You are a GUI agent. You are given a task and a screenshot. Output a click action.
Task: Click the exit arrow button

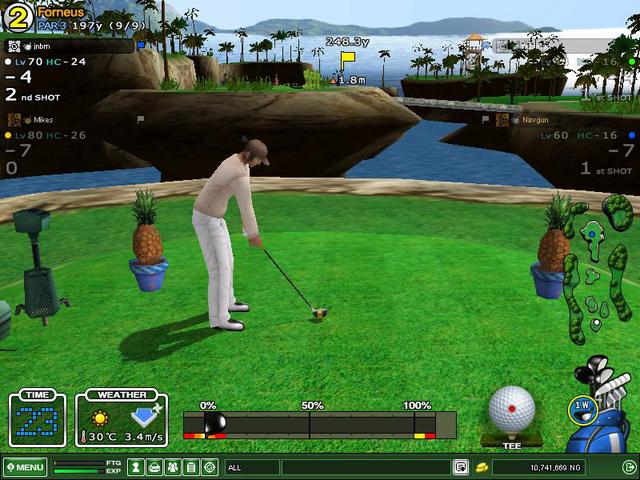point(628,467)
